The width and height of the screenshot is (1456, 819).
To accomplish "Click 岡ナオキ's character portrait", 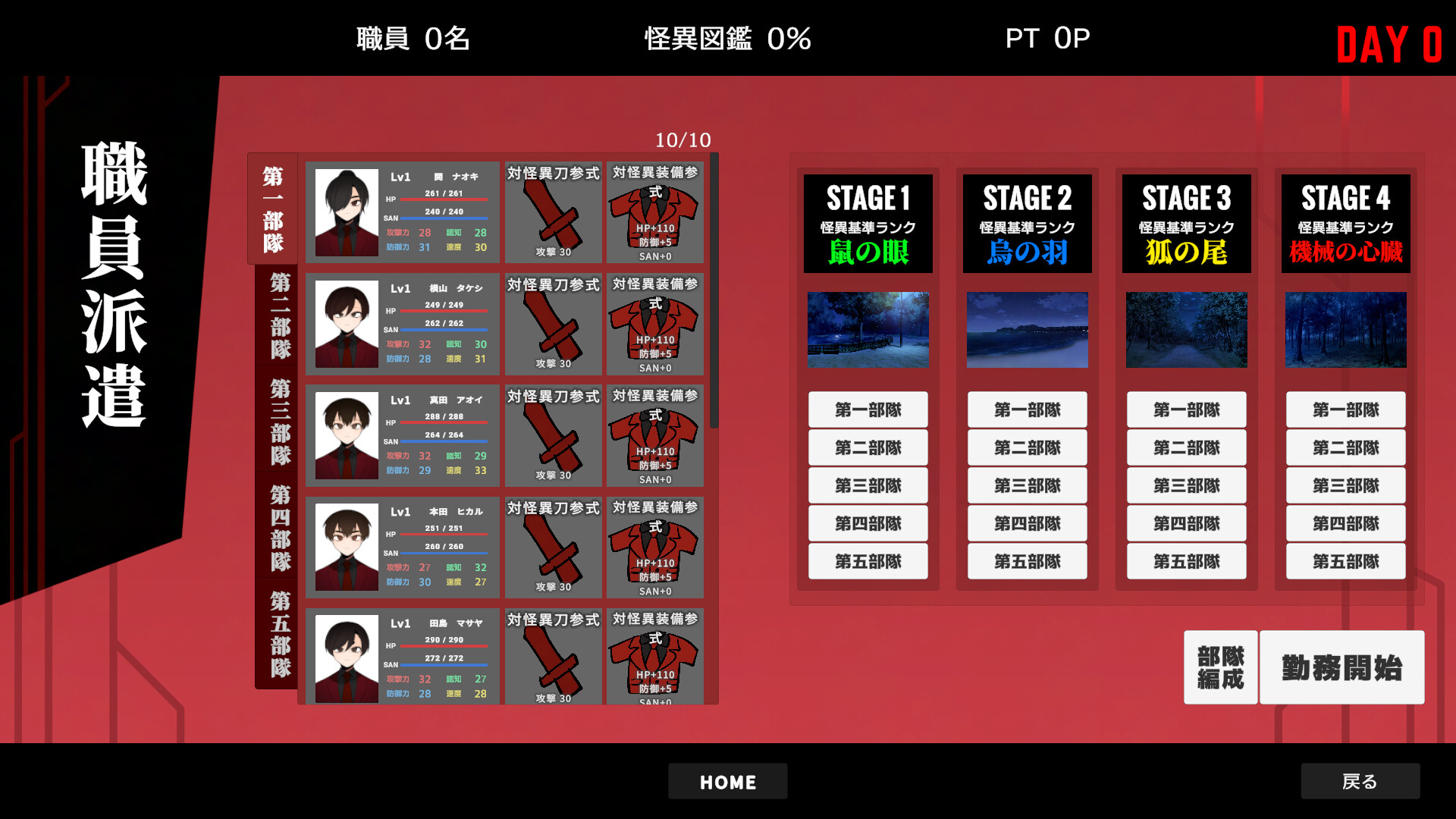I will point(346,212).
